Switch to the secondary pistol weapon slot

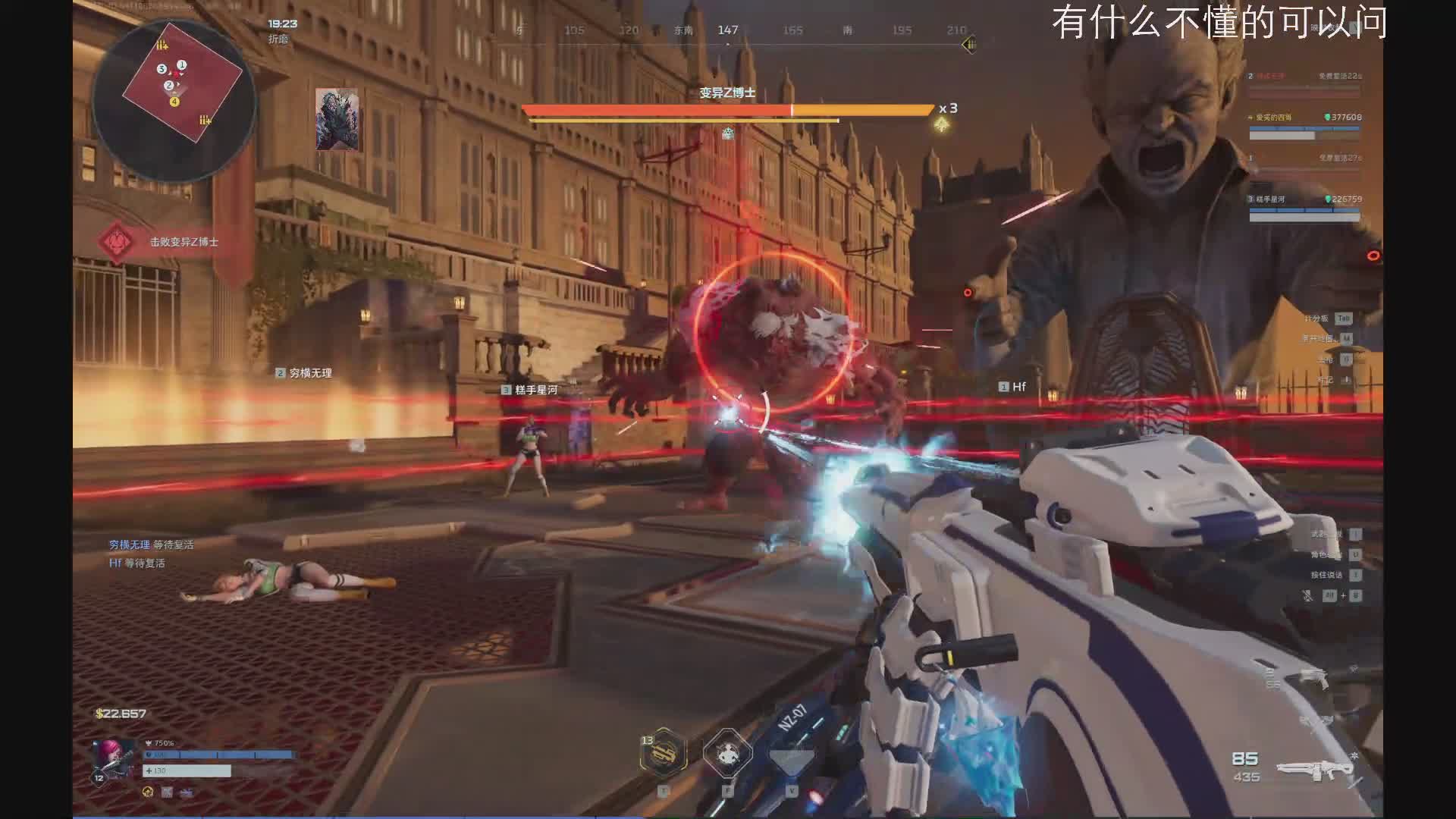1314,677
